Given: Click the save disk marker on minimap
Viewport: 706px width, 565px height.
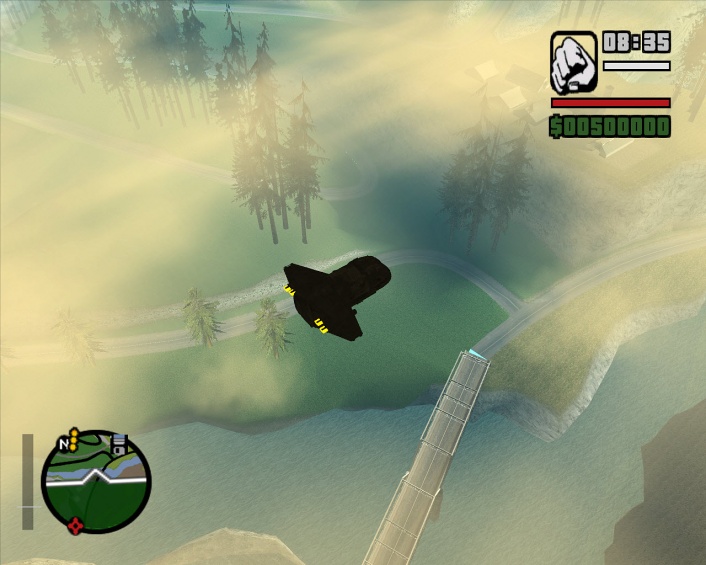Looking at the screenshot, I should (x=117, y=444).
